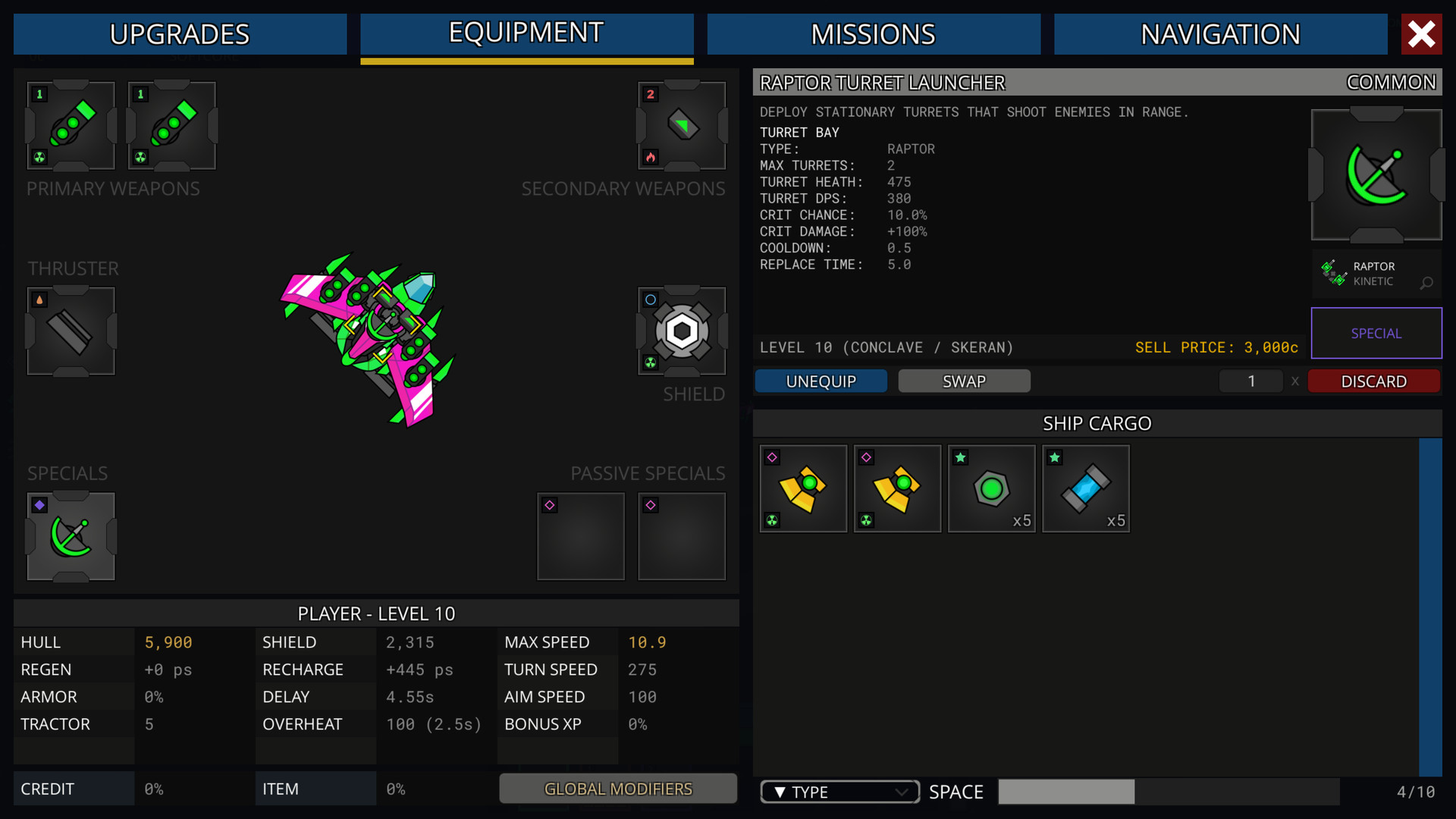The width and height of the screenshot is (1456, 819).
Task: Select the Raptor Turret Launcher special slot
Action: (x=70, y=536)
